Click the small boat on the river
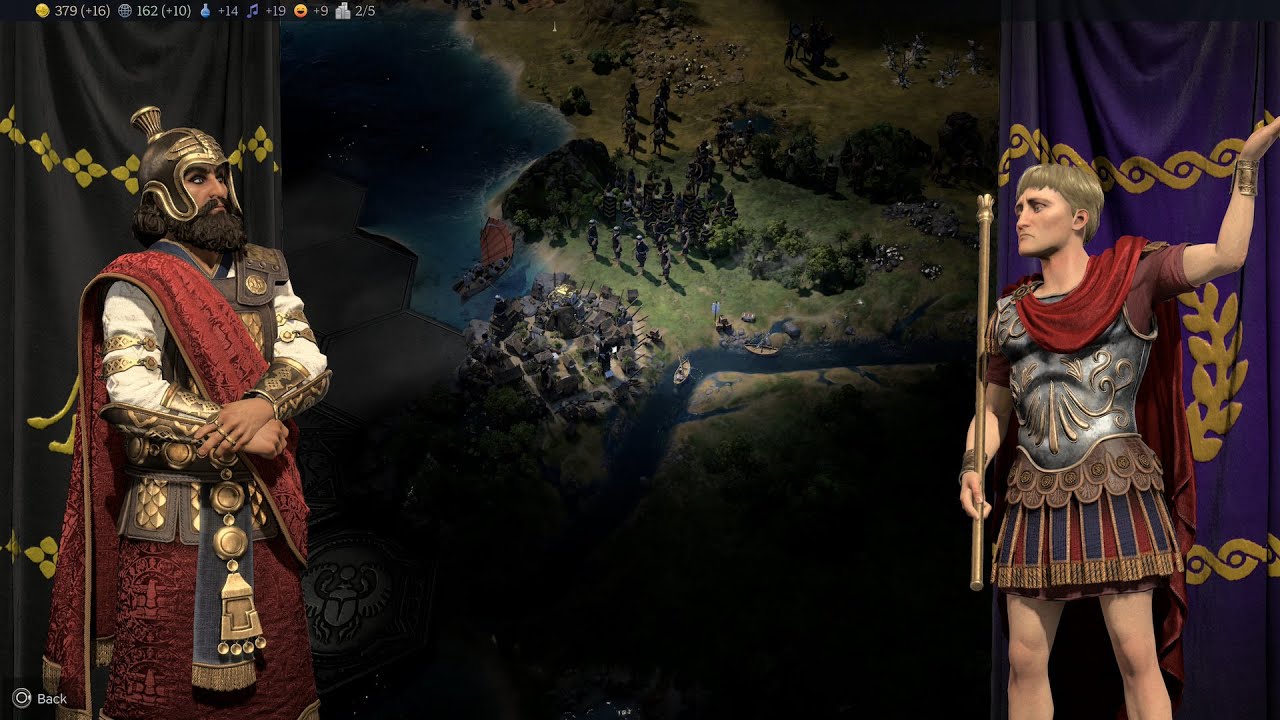Image resolution: width=1280 pixels, height=720 pixels. (x=683, y=372)
